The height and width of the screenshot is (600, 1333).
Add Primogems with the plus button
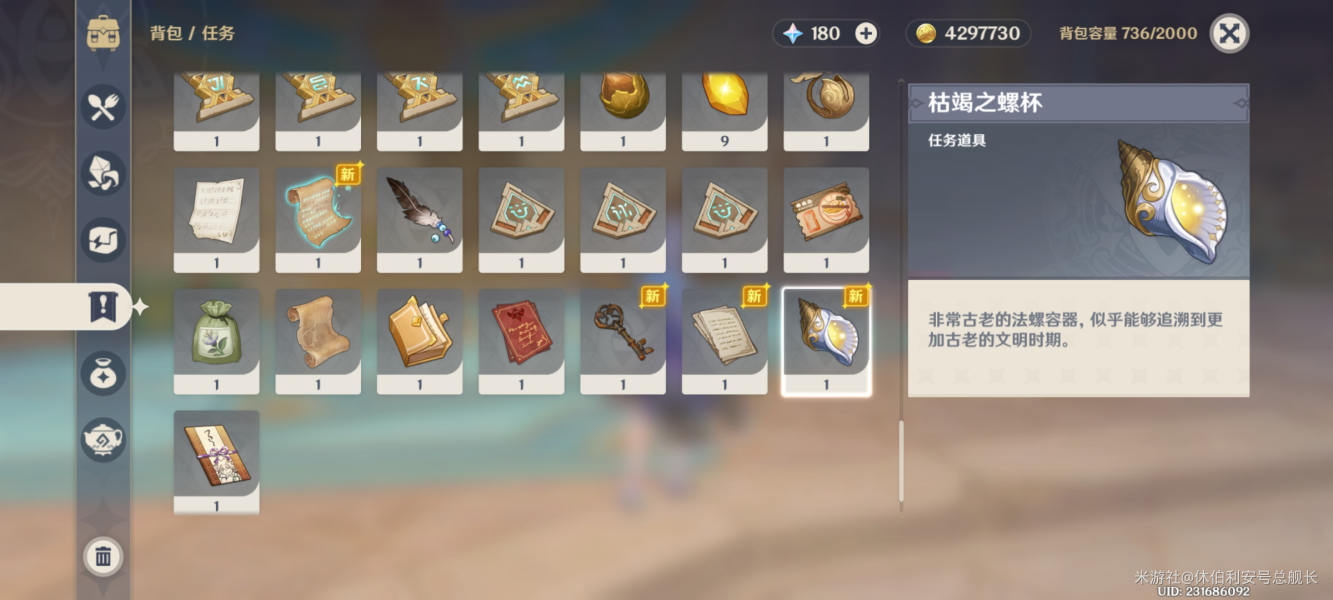point(866,33)
